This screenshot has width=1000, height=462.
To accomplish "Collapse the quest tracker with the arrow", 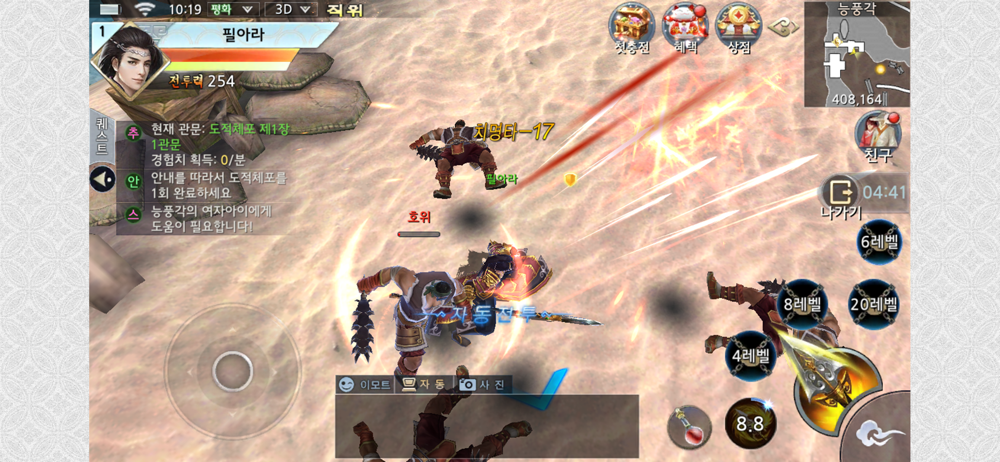I will (103, 180).
